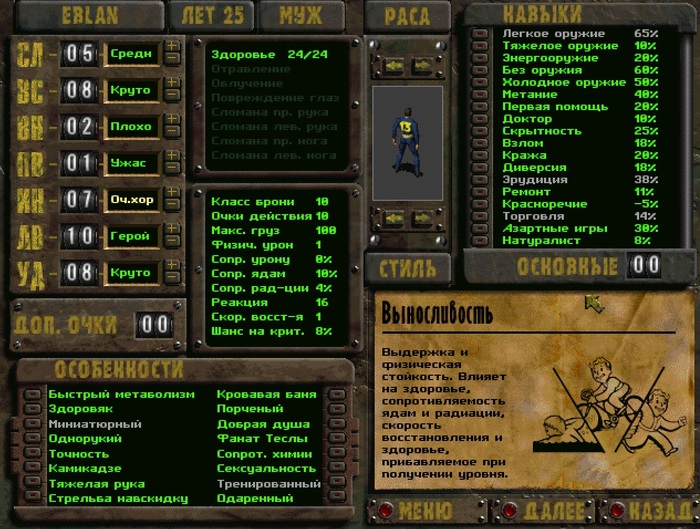This screenshot has height=529, width=700.
Task: Tag the Легкое оружие skill
Action: 481,34
